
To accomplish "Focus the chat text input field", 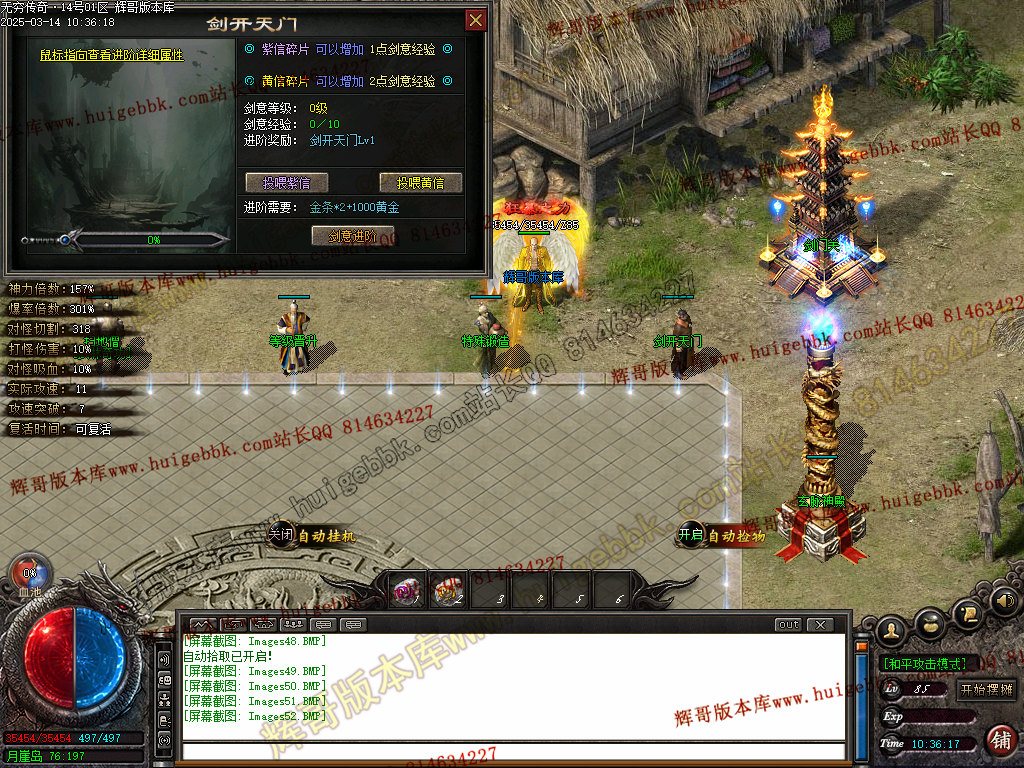I will [x=512, y=751].
